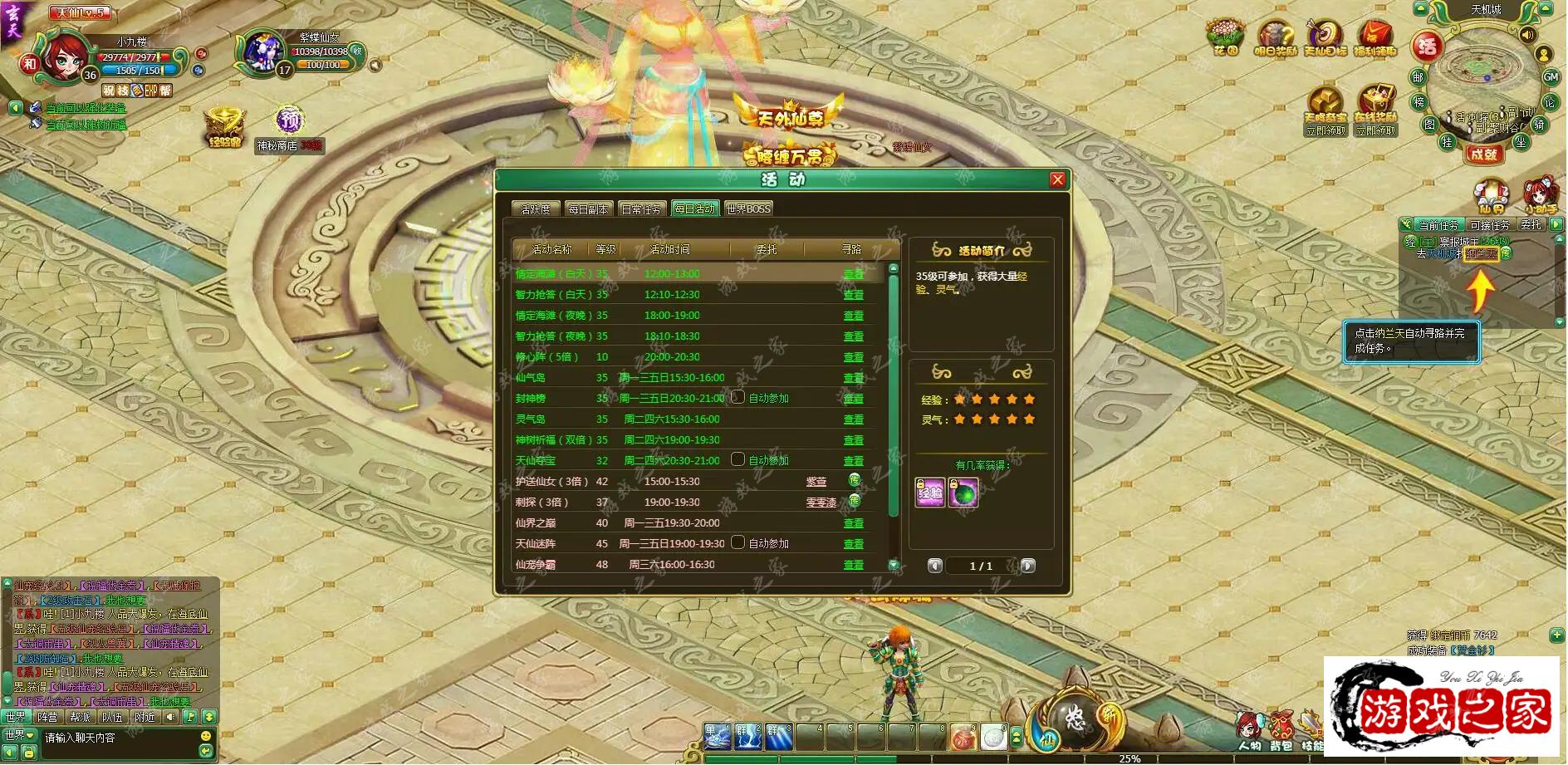The width and height of the screenshot is (1568, 765).
Task: Enable 自动参加 for 天仙夺宝
Action: 737,459
